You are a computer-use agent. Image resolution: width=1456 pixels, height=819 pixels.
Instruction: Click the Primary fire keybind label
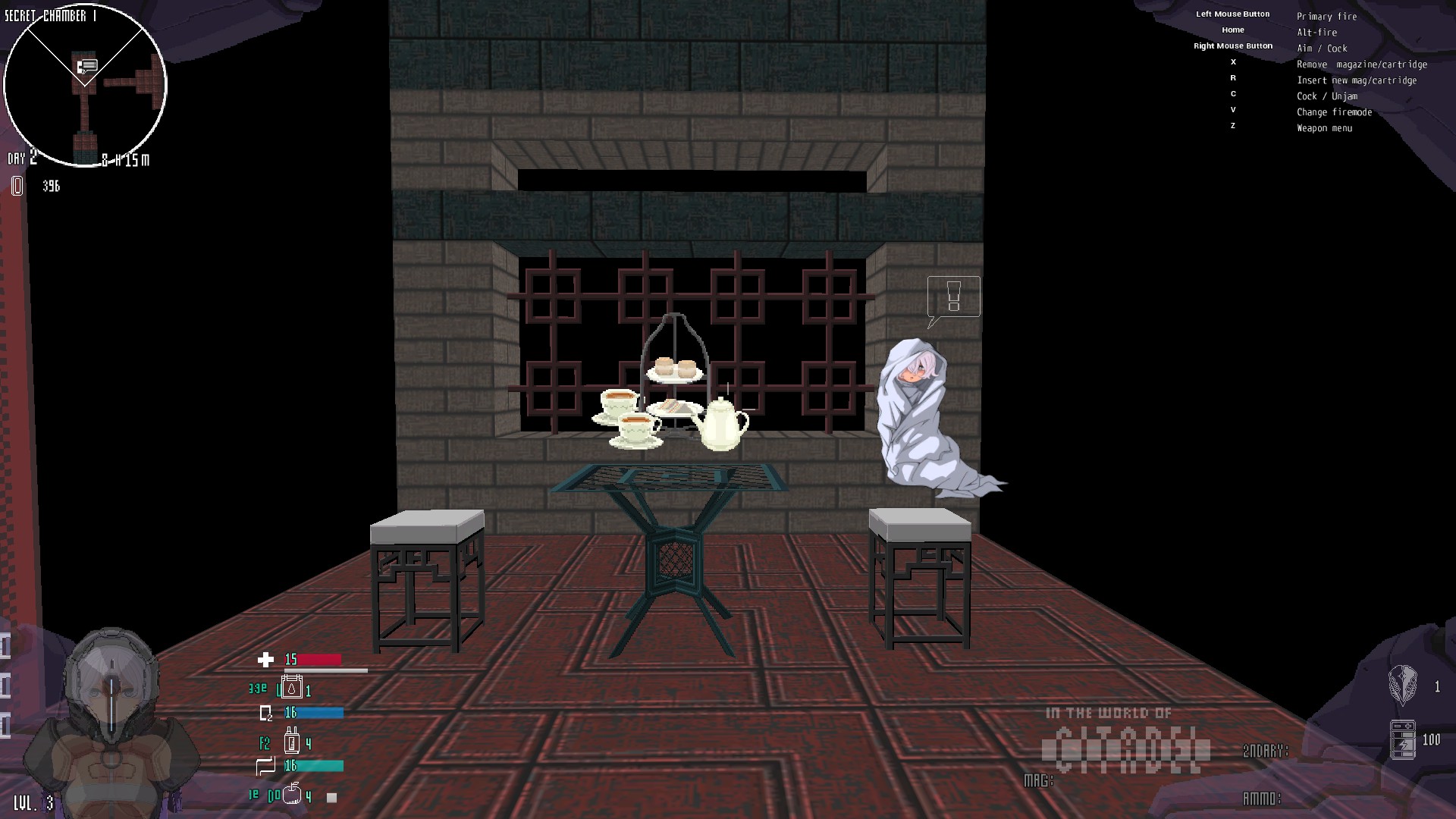pyautogui.click(x=1327, y=16)
